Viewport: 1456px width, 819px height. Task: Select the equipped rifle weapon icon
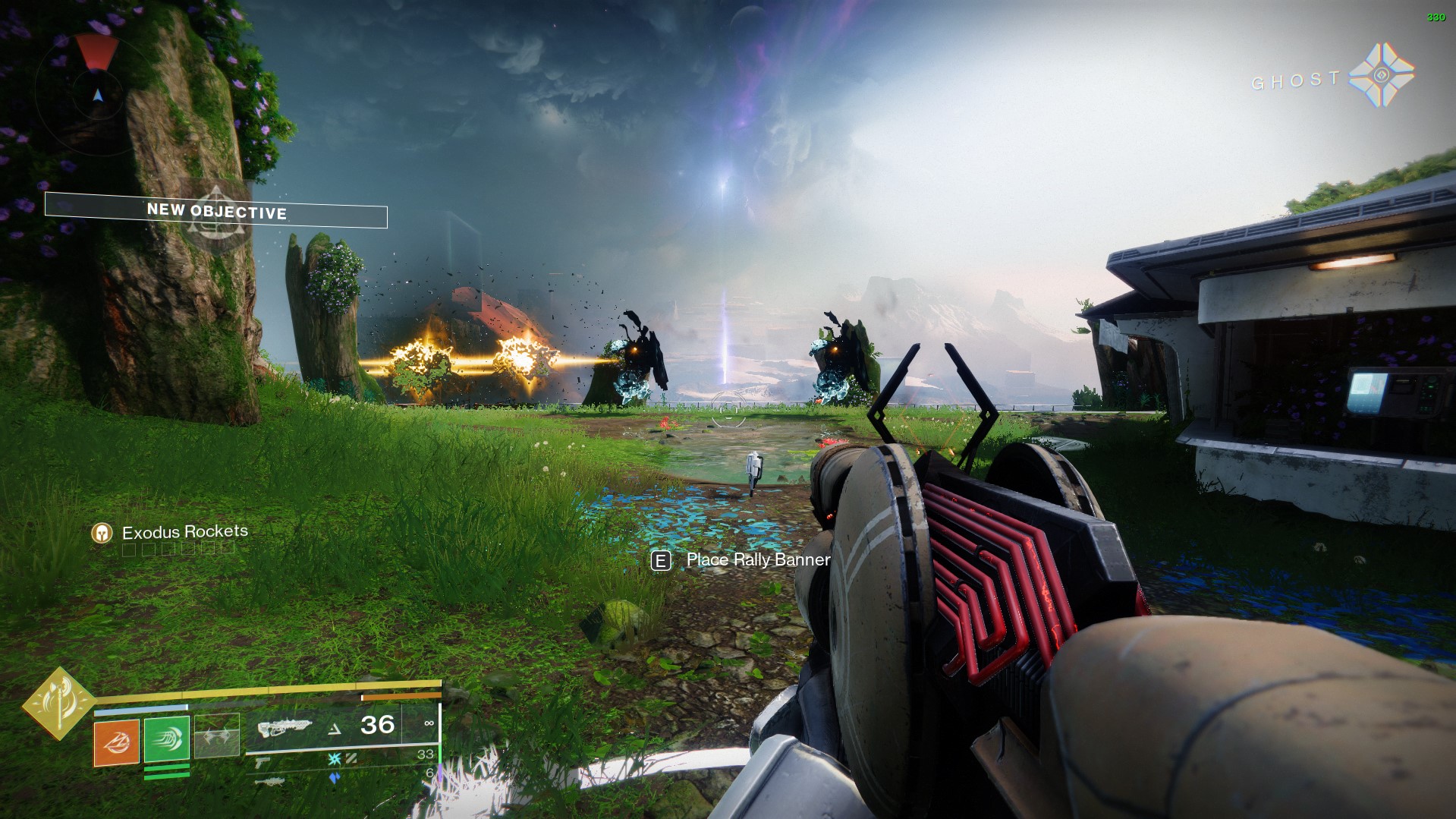coord(285,727)
